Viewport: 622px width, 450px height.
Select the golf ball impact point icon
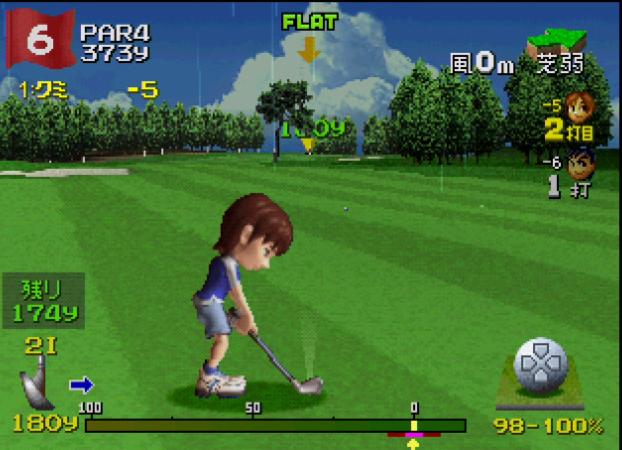coord(540,366)
